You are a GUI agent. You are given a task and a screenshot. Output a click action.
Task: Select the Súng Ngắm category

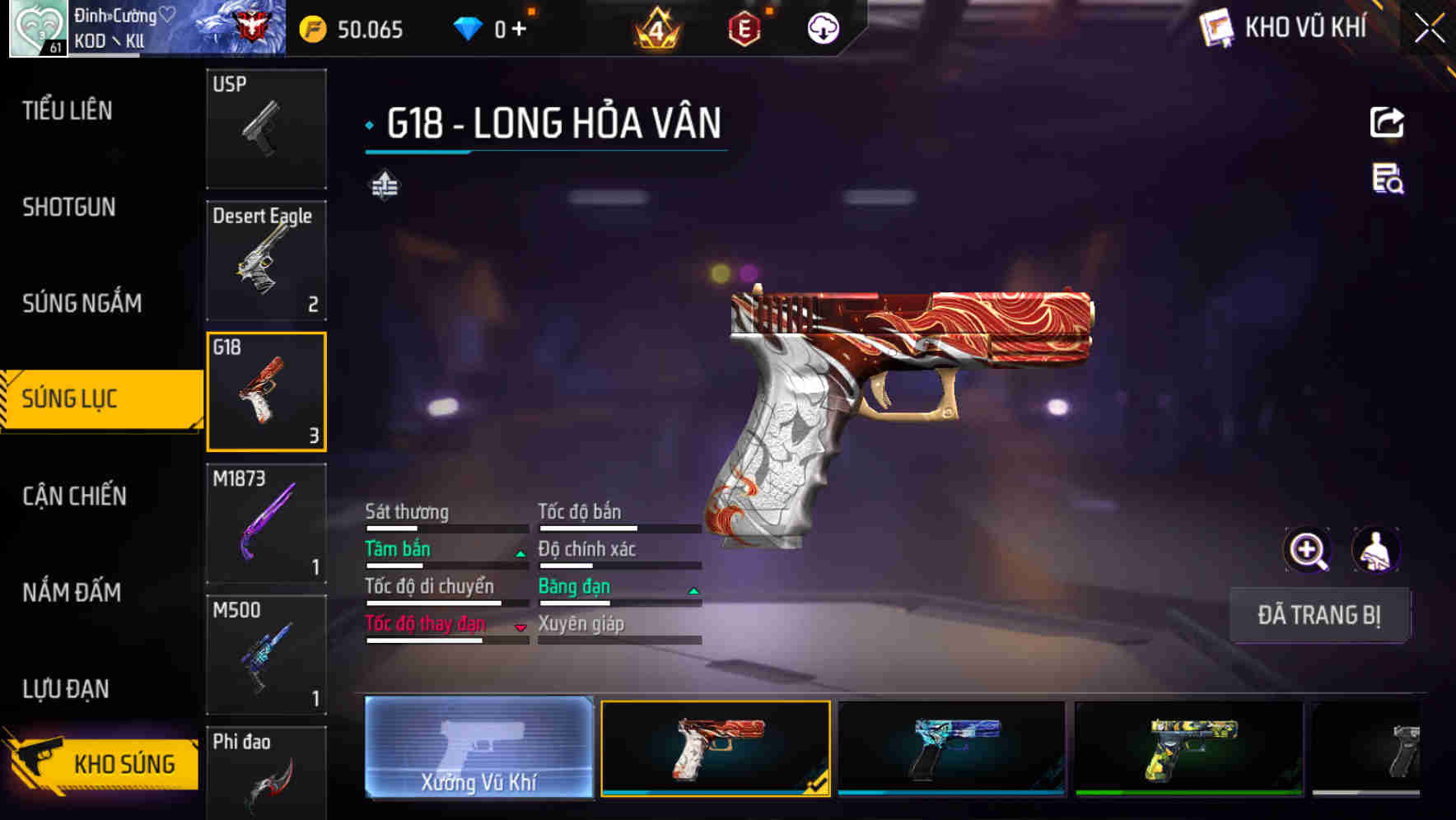coord(82,303)
